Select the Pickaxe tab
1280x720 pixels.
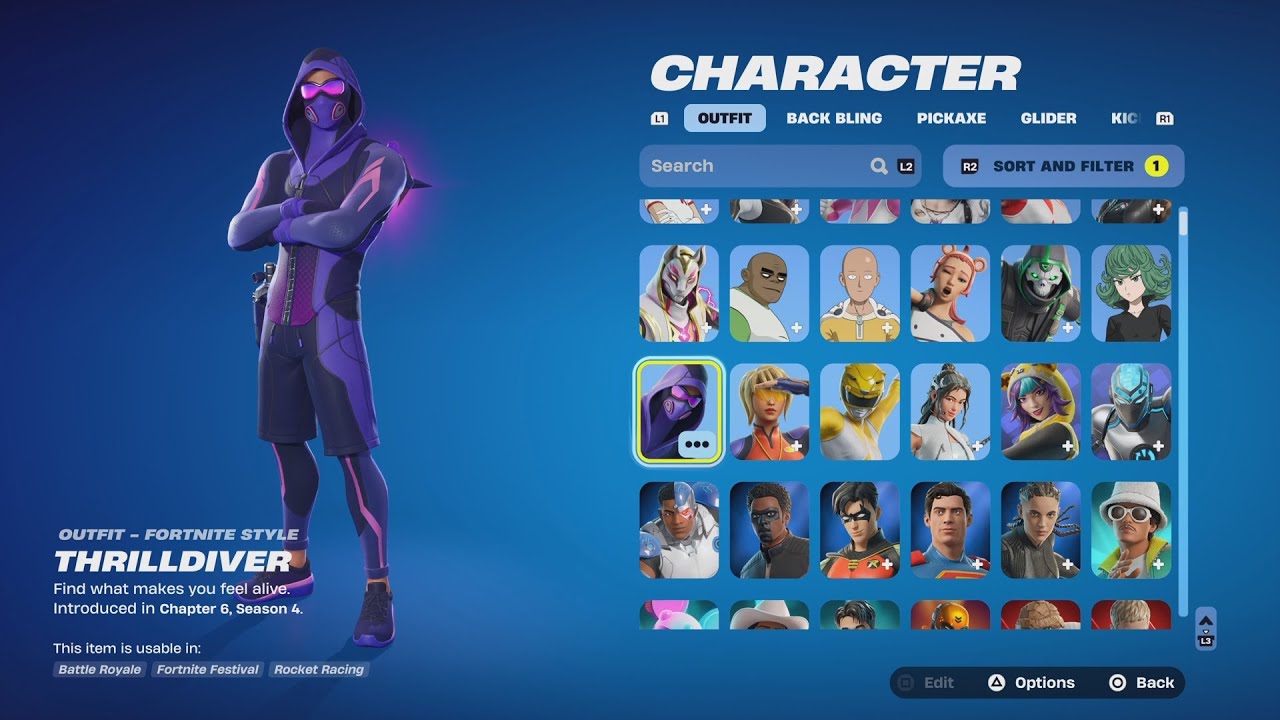[951, 118]
